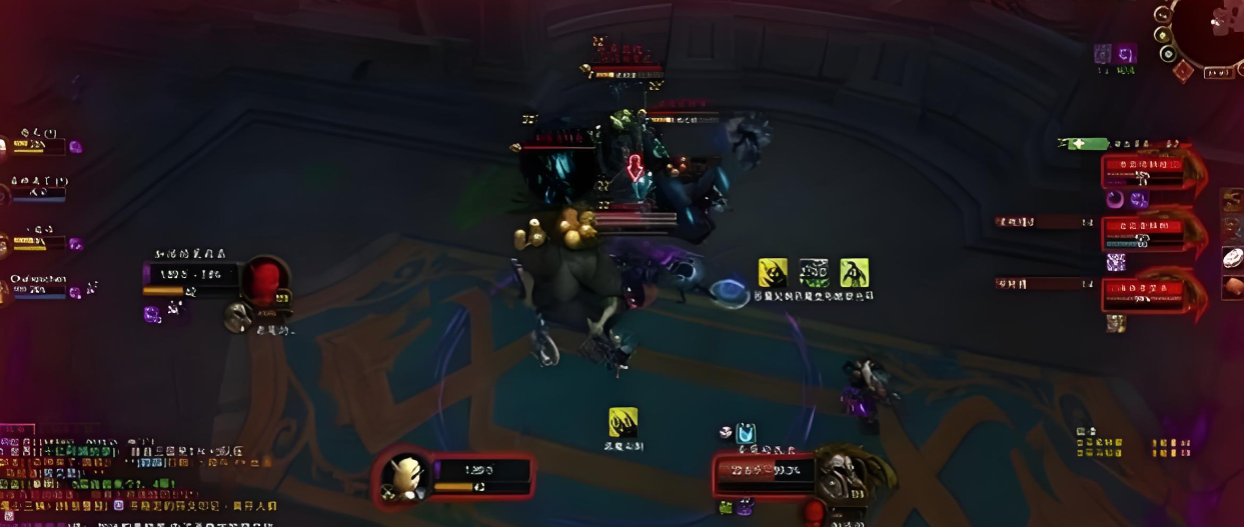
Task: Click the red diamond button on the minimap rim
Action: coord(1182,71)
